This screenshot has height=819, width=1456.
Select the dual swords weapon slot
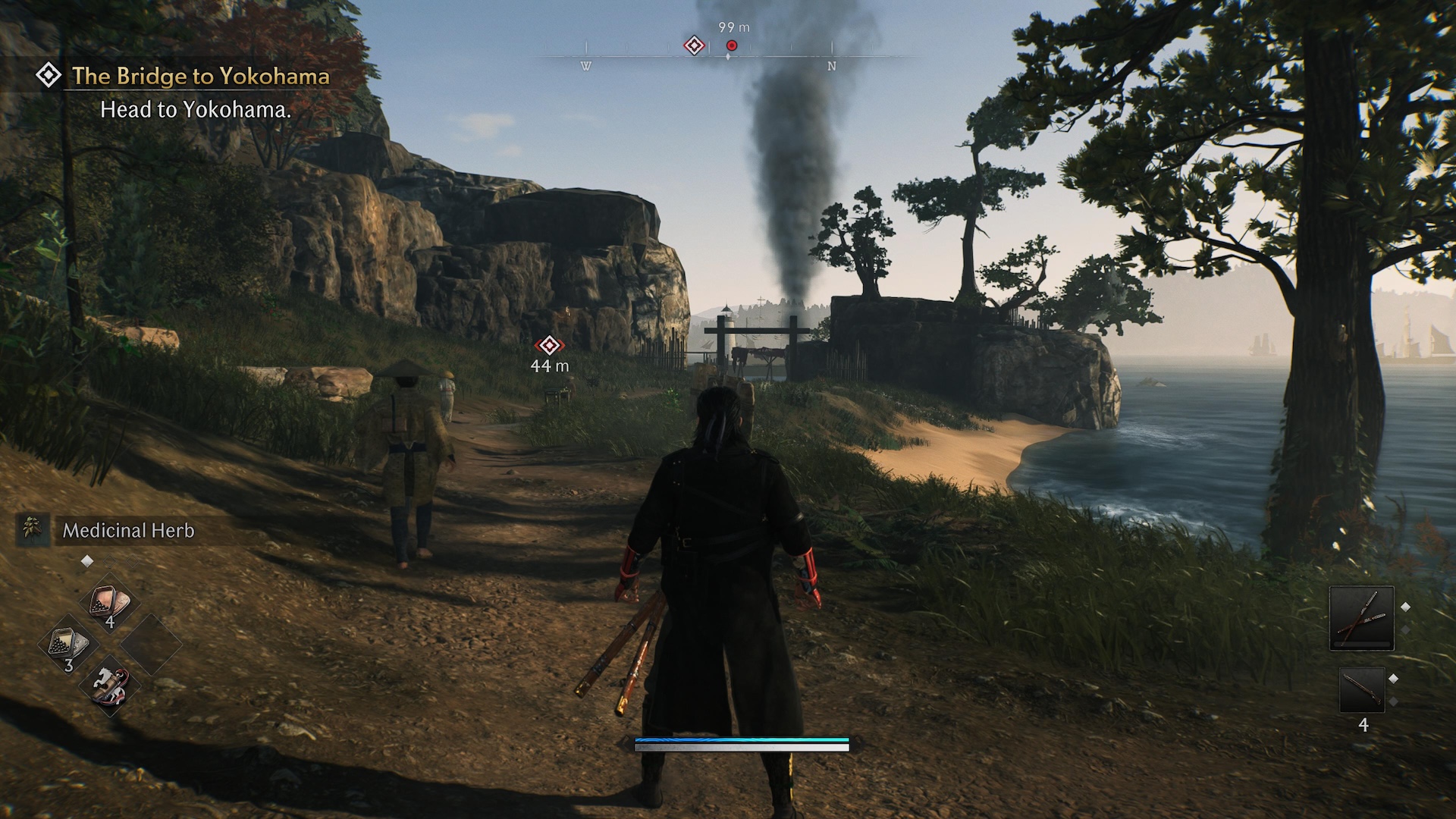point(1361,618)
